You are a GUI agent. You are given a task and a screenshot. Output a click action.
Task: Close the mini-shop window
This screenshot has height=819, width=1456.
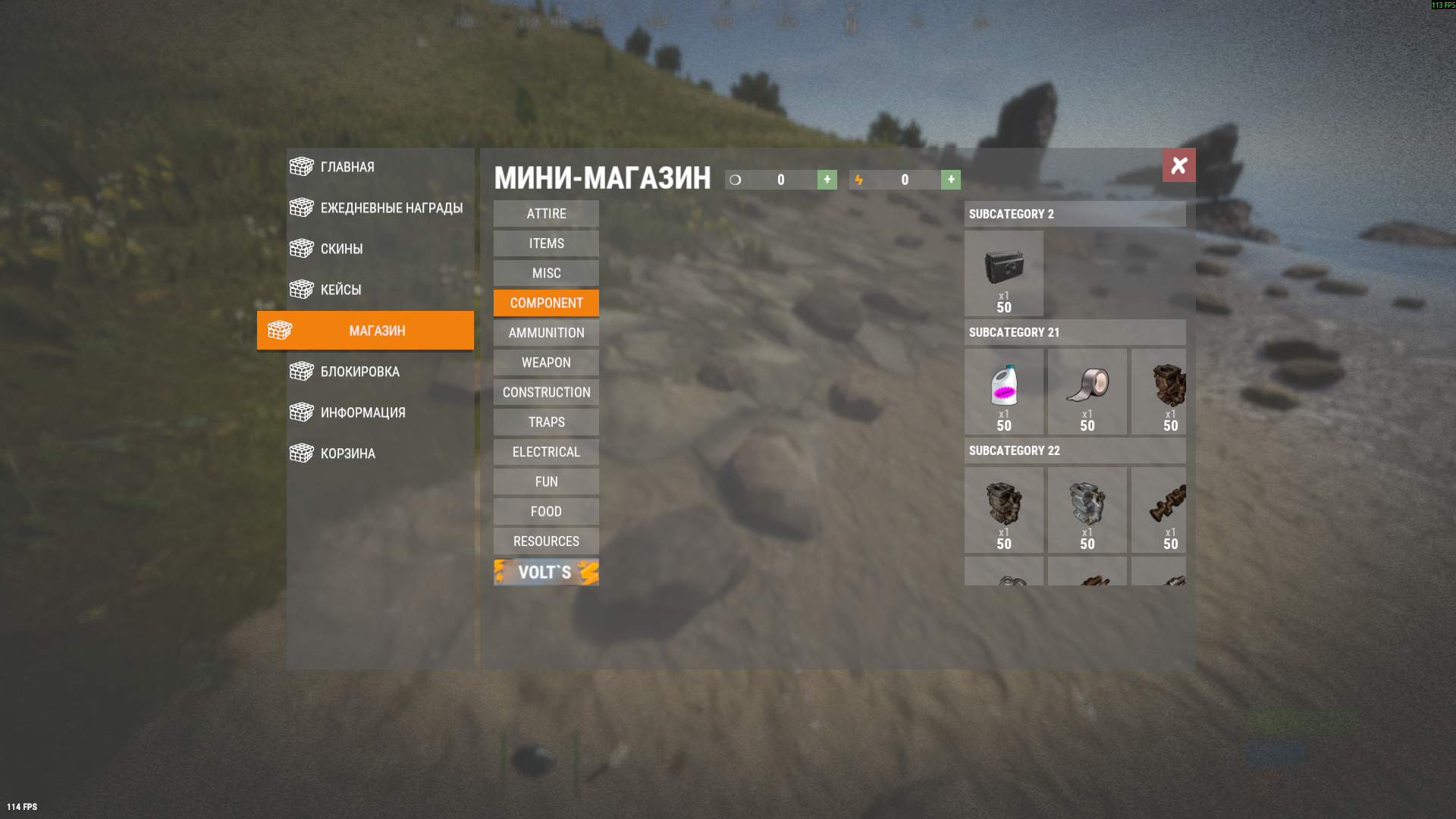coord(1178,165)
